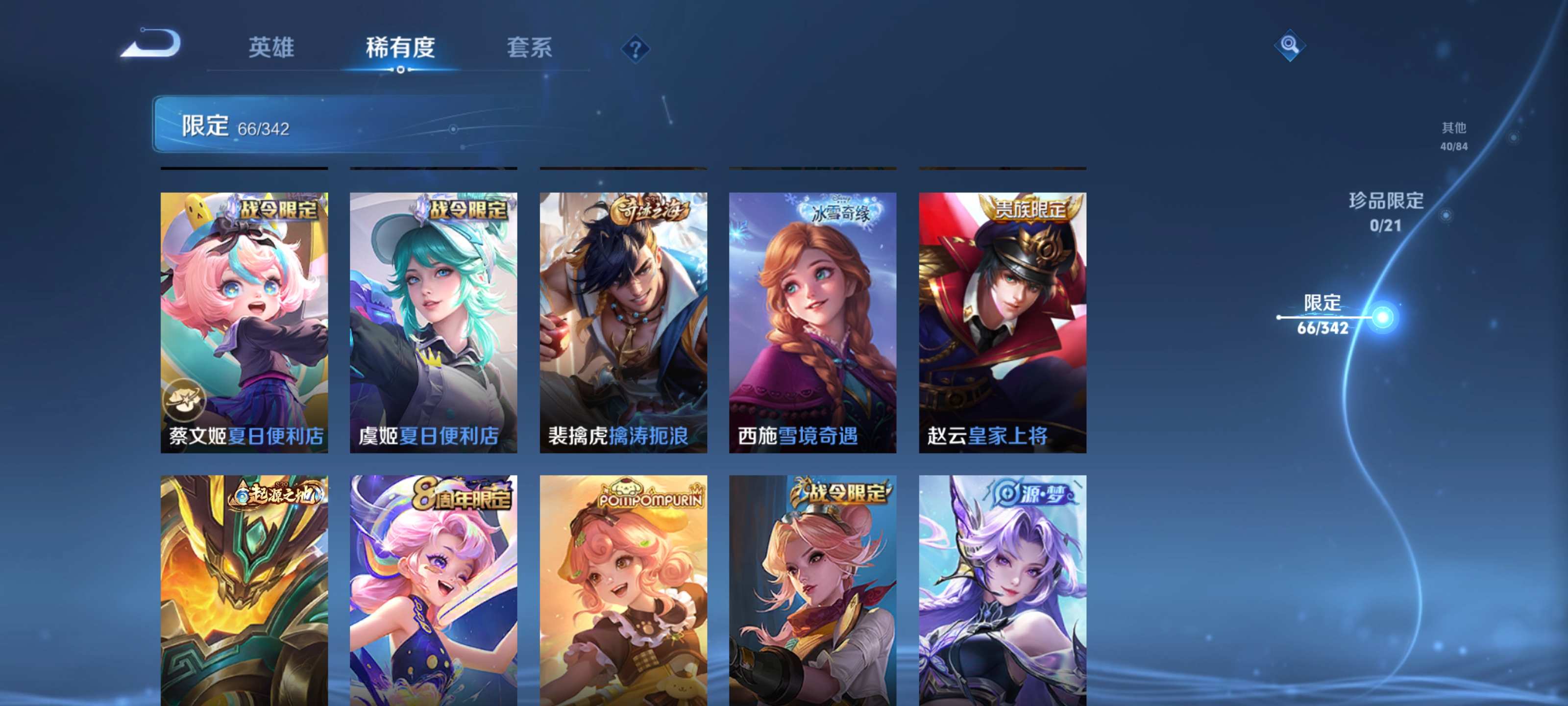Viewport: 1568px width, 706px height.
Task: Click the diamond magnifier search icon
Action: (1291, 44)
